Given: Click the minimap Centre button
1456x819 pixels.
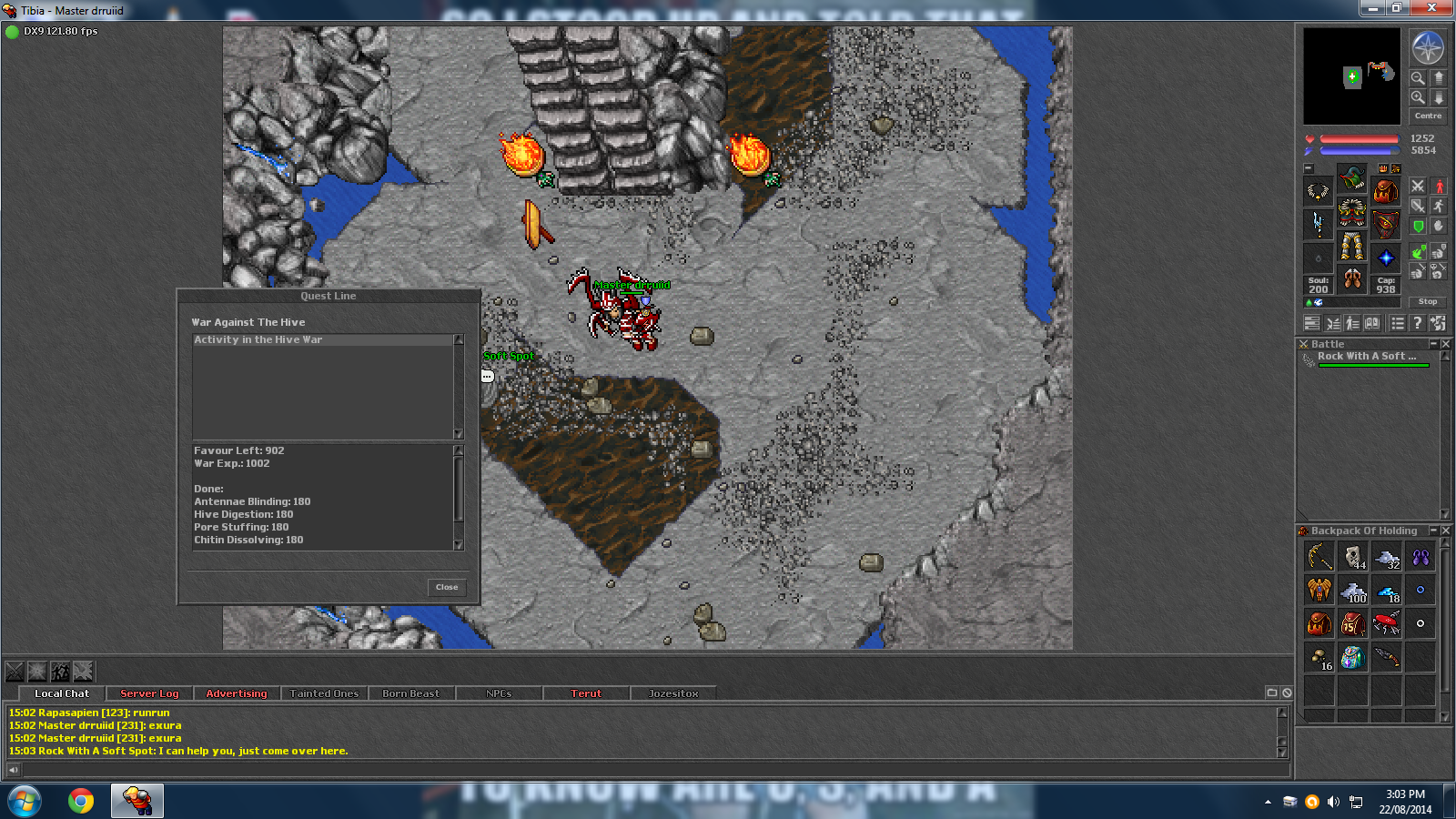Looking at the screenshot, I should coord(1428,116).
